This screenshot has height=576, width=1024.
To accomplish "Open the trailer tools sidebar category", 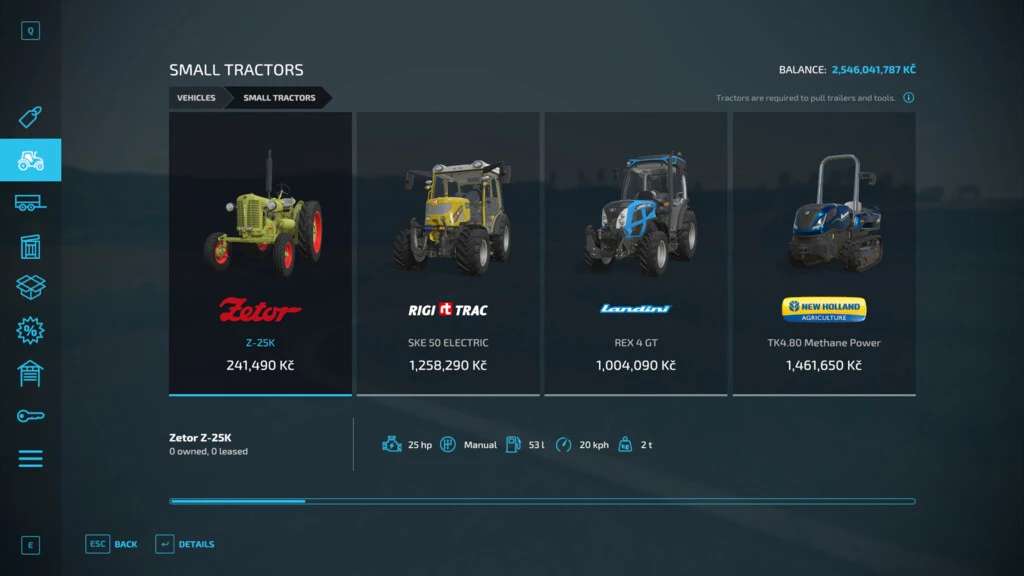I will (x=30, y=203).
